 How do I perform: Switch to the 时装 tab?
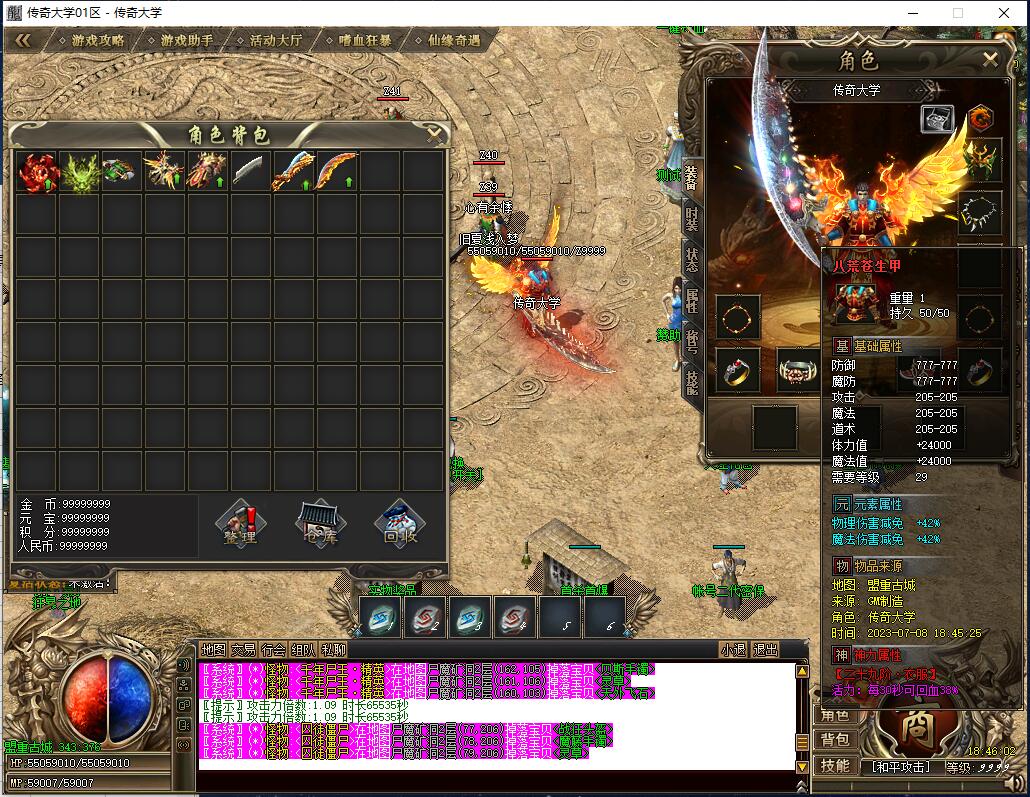pyautogui.click(x=692, y=218)
